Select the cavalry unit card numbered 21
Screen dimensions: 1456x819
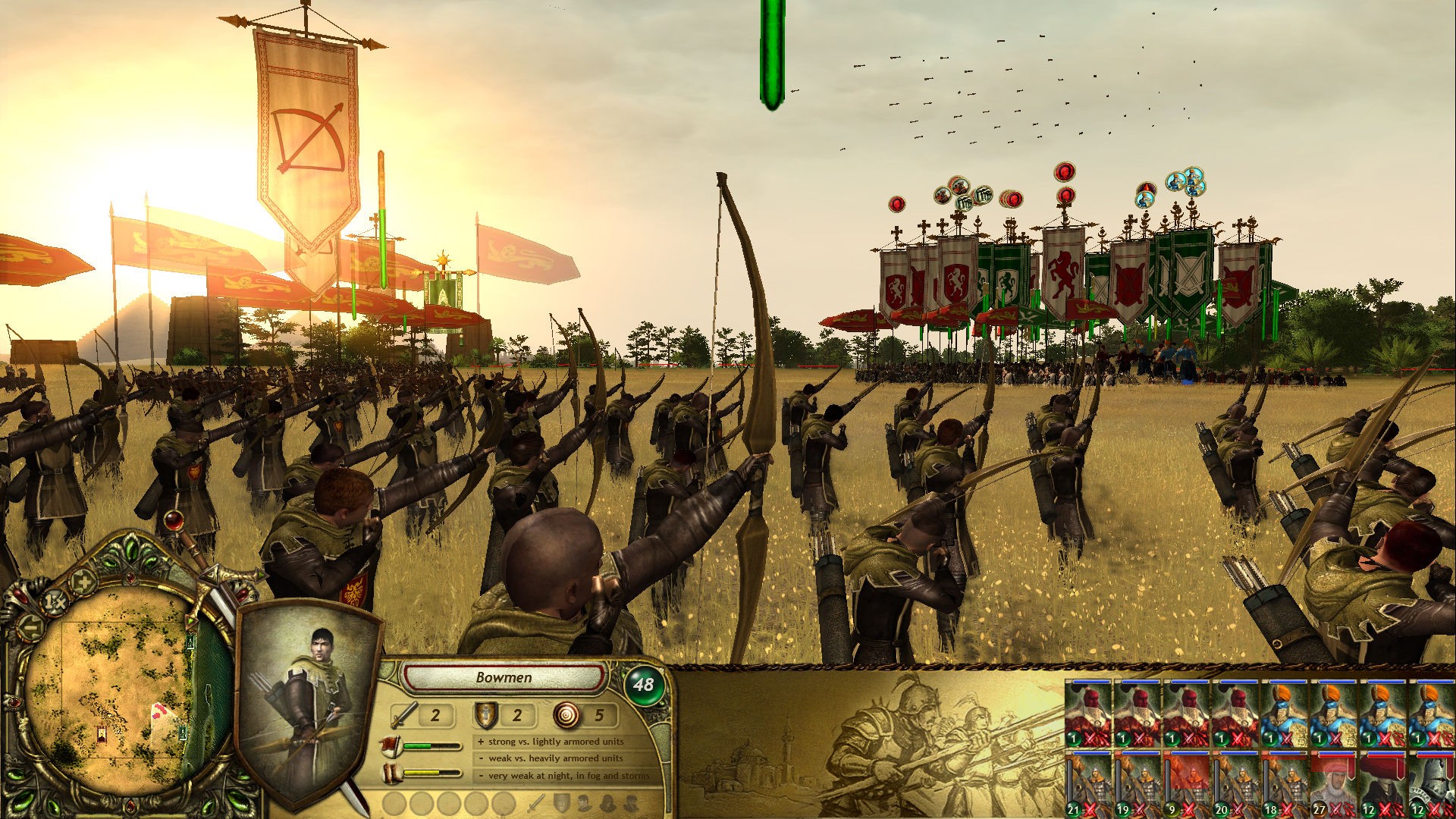tap(1088, 785)
